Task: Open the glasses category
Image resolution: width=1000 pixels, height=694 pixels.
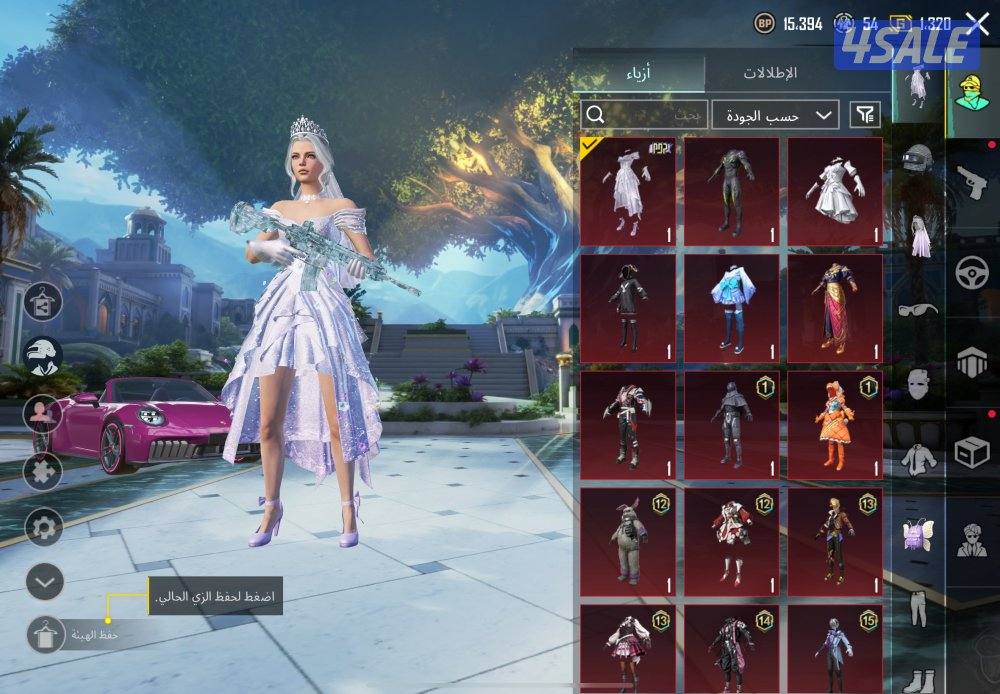Action: [x=917, y=309]
